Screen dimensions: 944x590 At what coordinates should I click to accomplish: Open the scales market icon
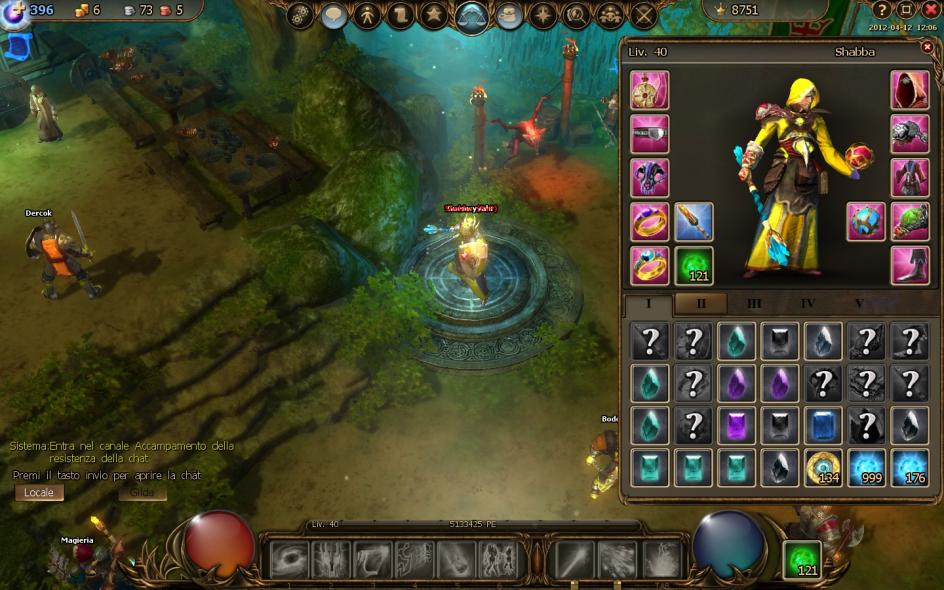[x=472, y=16]
